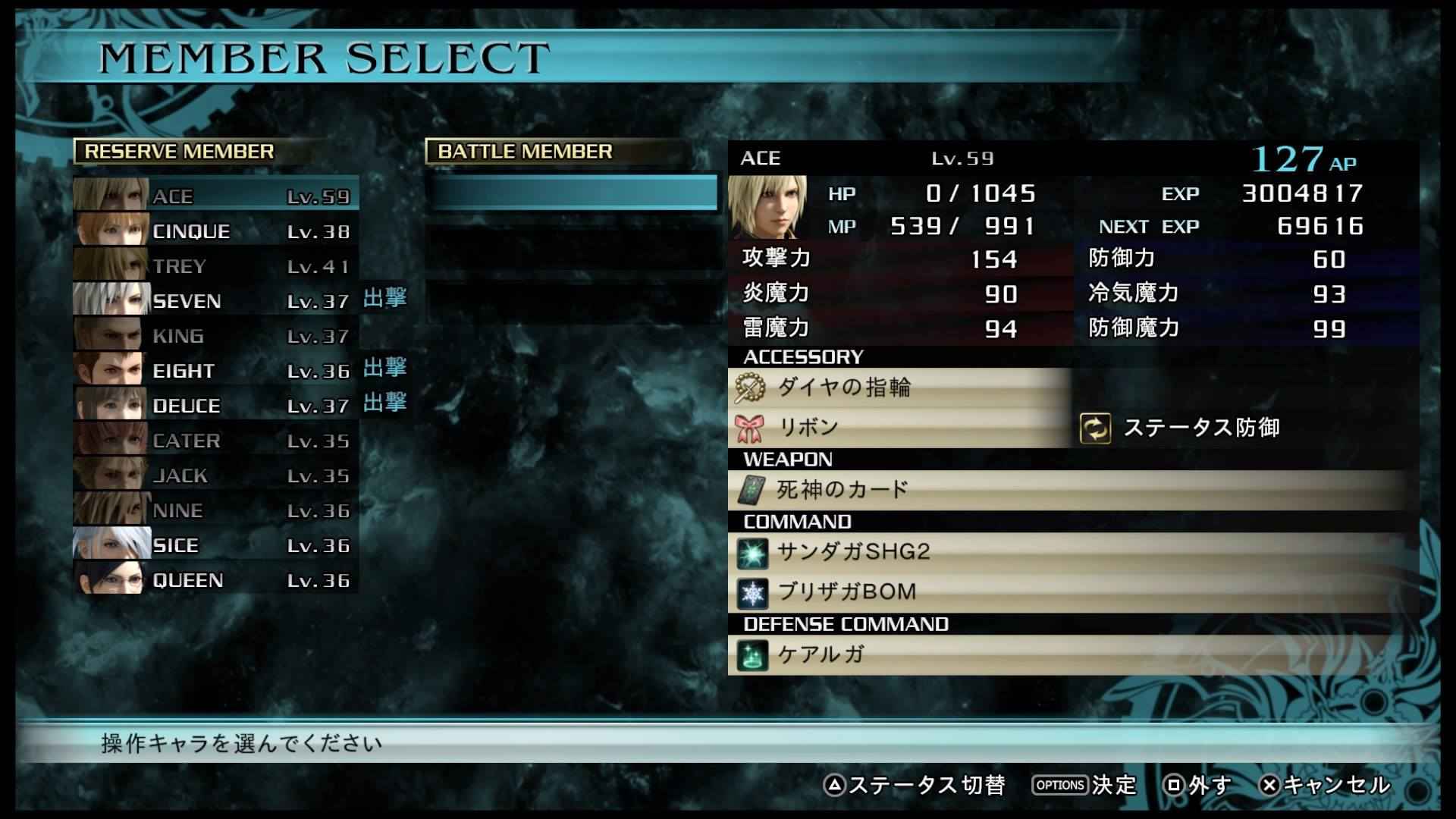Image resolution: width=1456 pixels, height=819 pixels.
Task: Choose KING in the reserve list
Action: 216,336
